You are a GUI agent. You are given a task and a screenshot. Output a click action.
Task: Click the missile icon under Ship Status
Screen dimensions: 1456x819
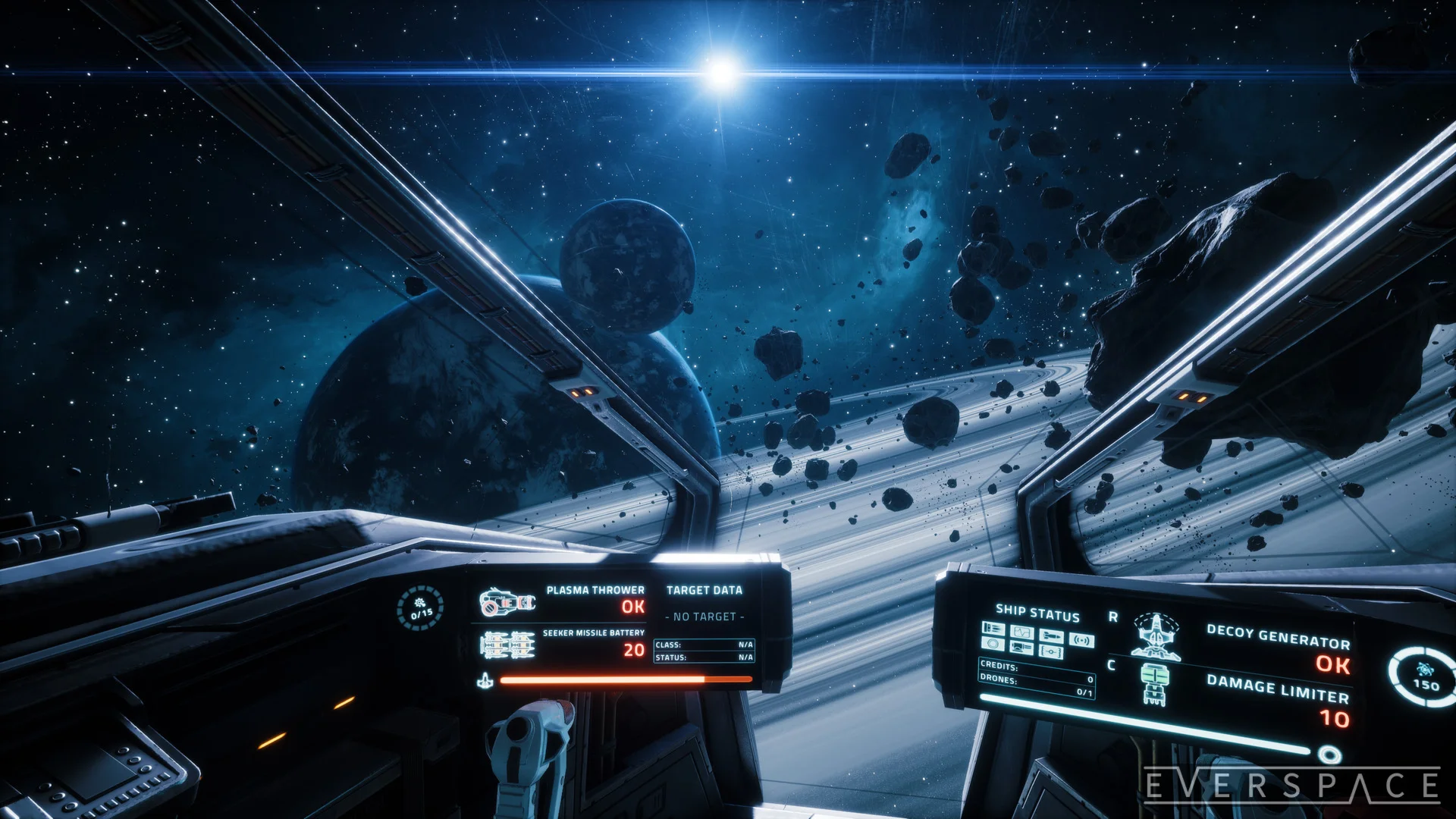tap(1051, 635)
